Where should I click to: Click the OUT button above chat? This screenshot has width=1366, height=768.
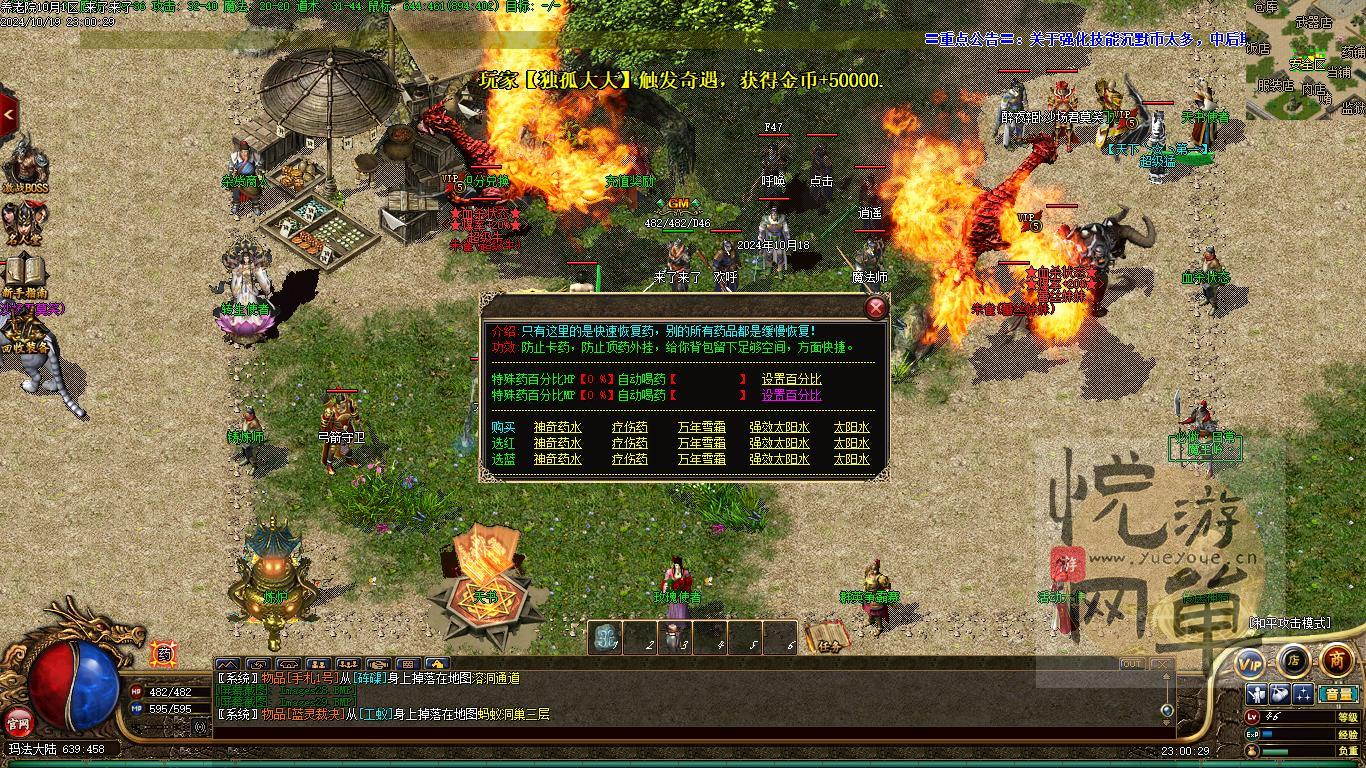(x=1131, y=664)
